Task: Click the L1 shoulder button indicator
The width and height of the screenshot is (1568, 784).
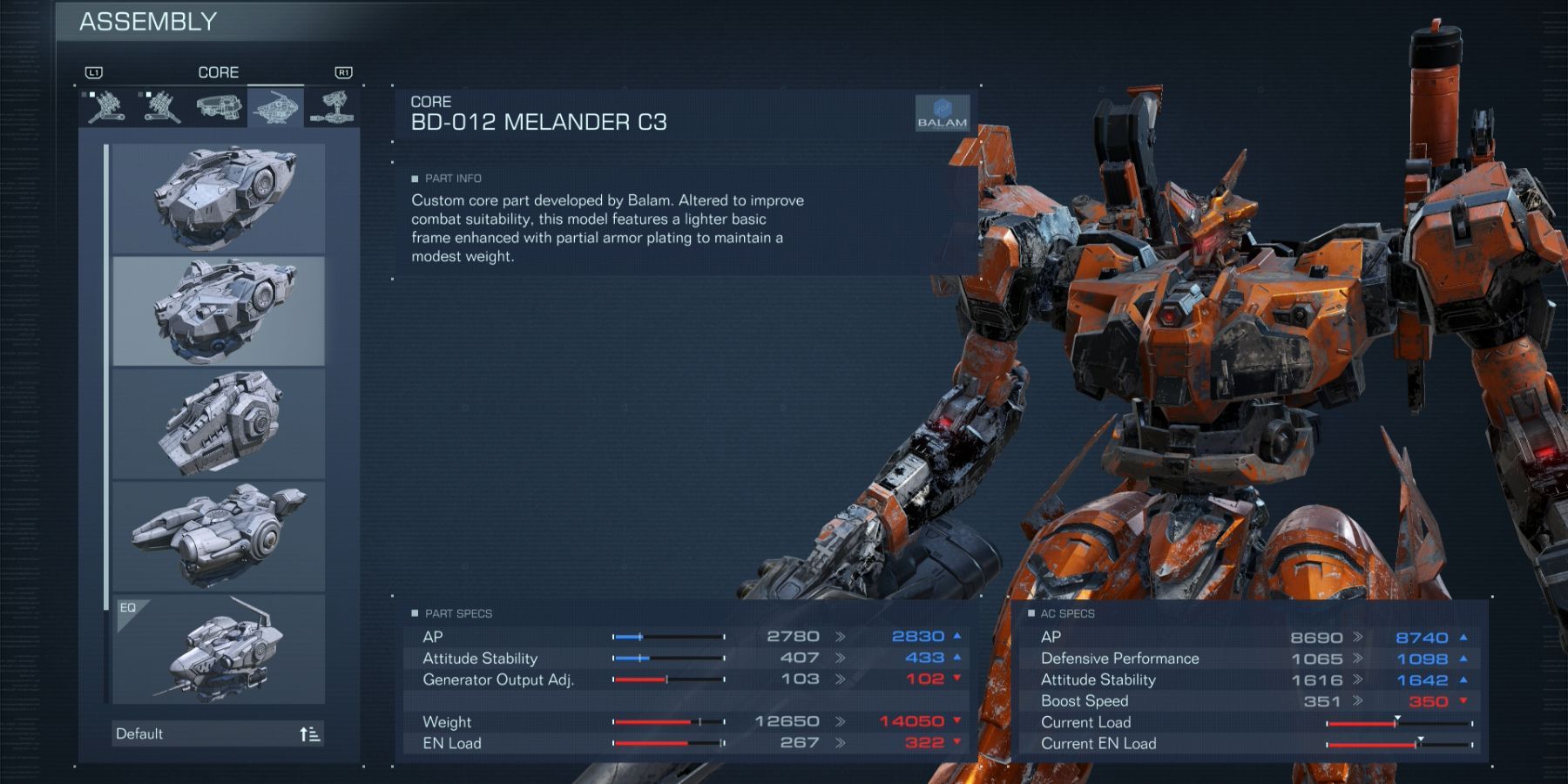Action: coord(94,73)
